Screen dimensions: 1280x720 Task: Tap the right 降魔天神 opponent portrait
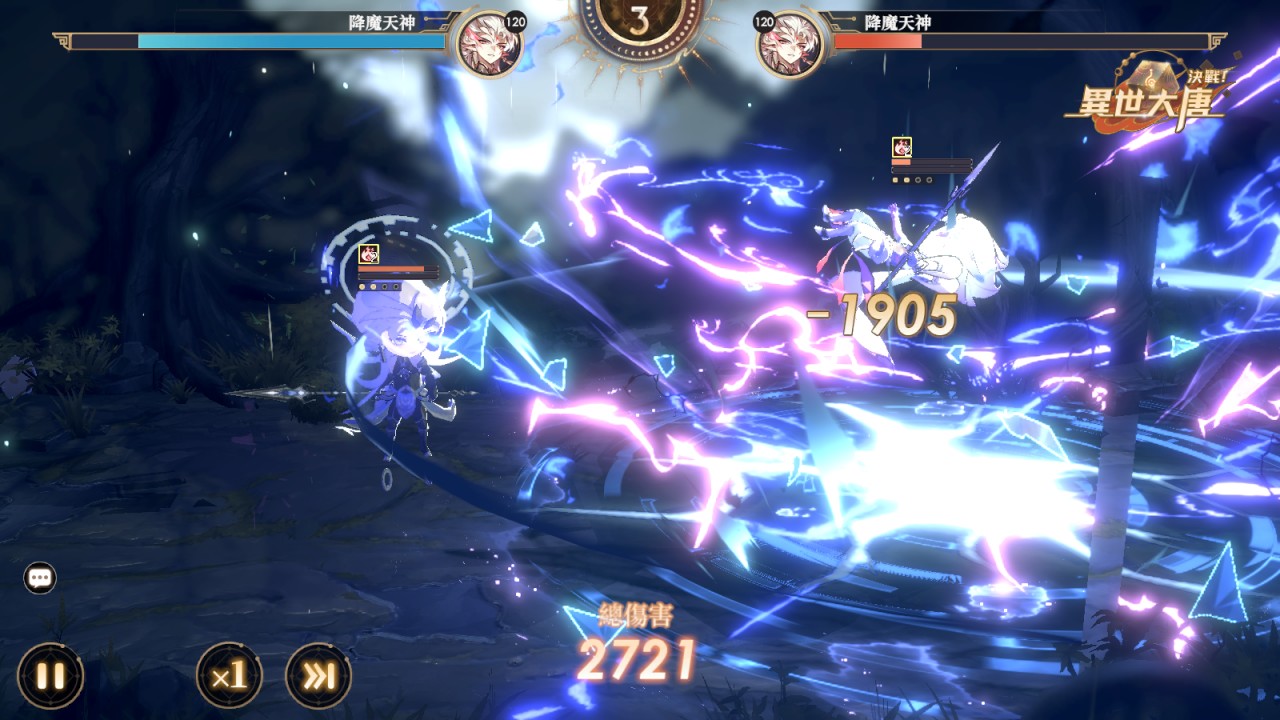pos(790,45)
